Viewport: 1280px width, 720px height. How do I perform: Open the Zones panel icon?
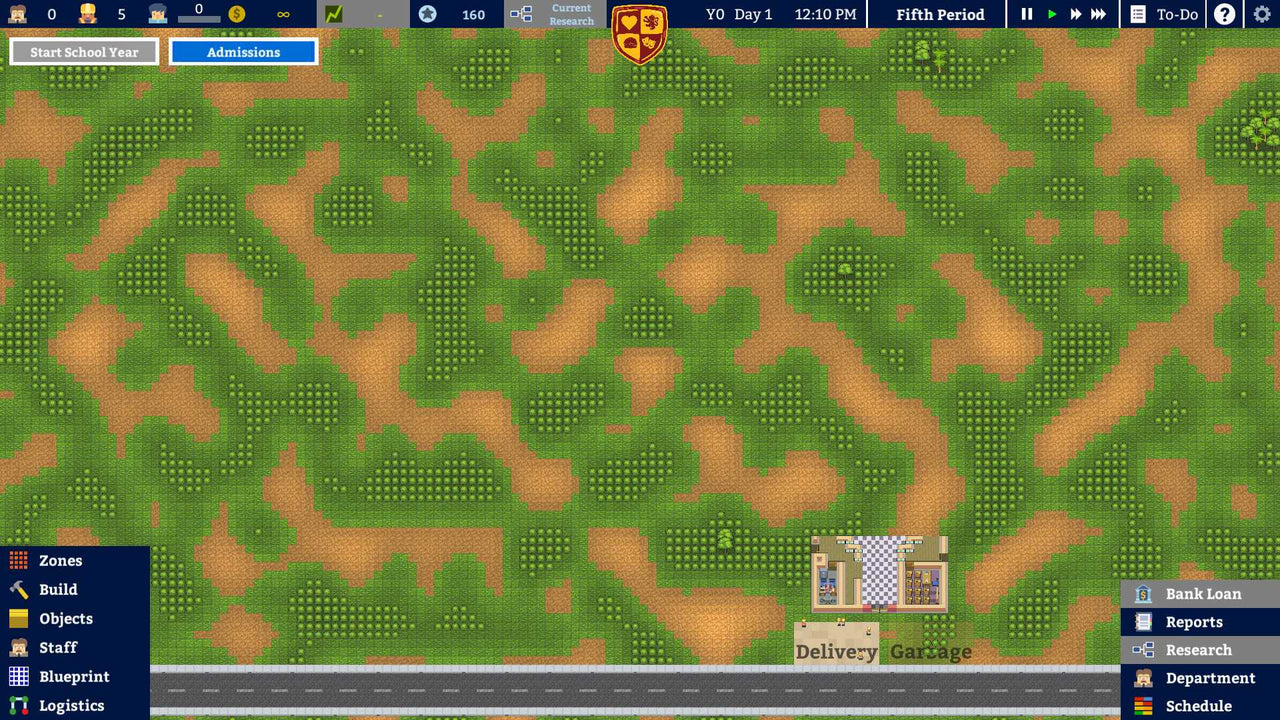tap(16, 560)
